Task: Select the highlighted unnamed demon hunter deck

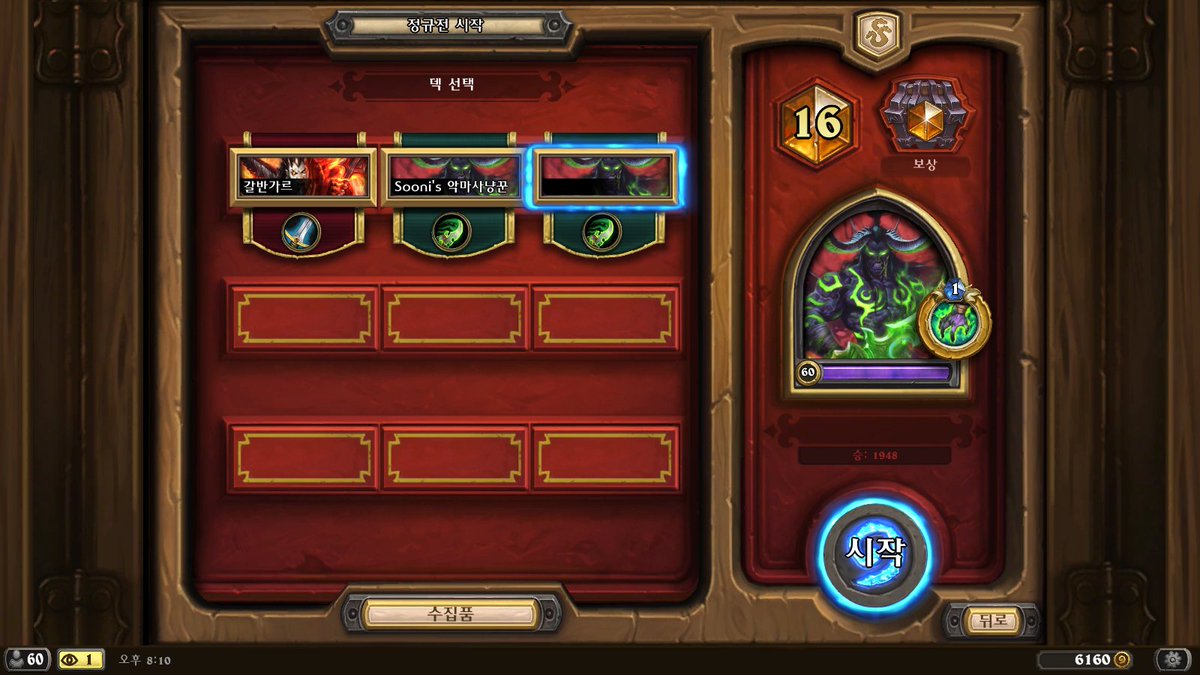Action: (603, 178)
